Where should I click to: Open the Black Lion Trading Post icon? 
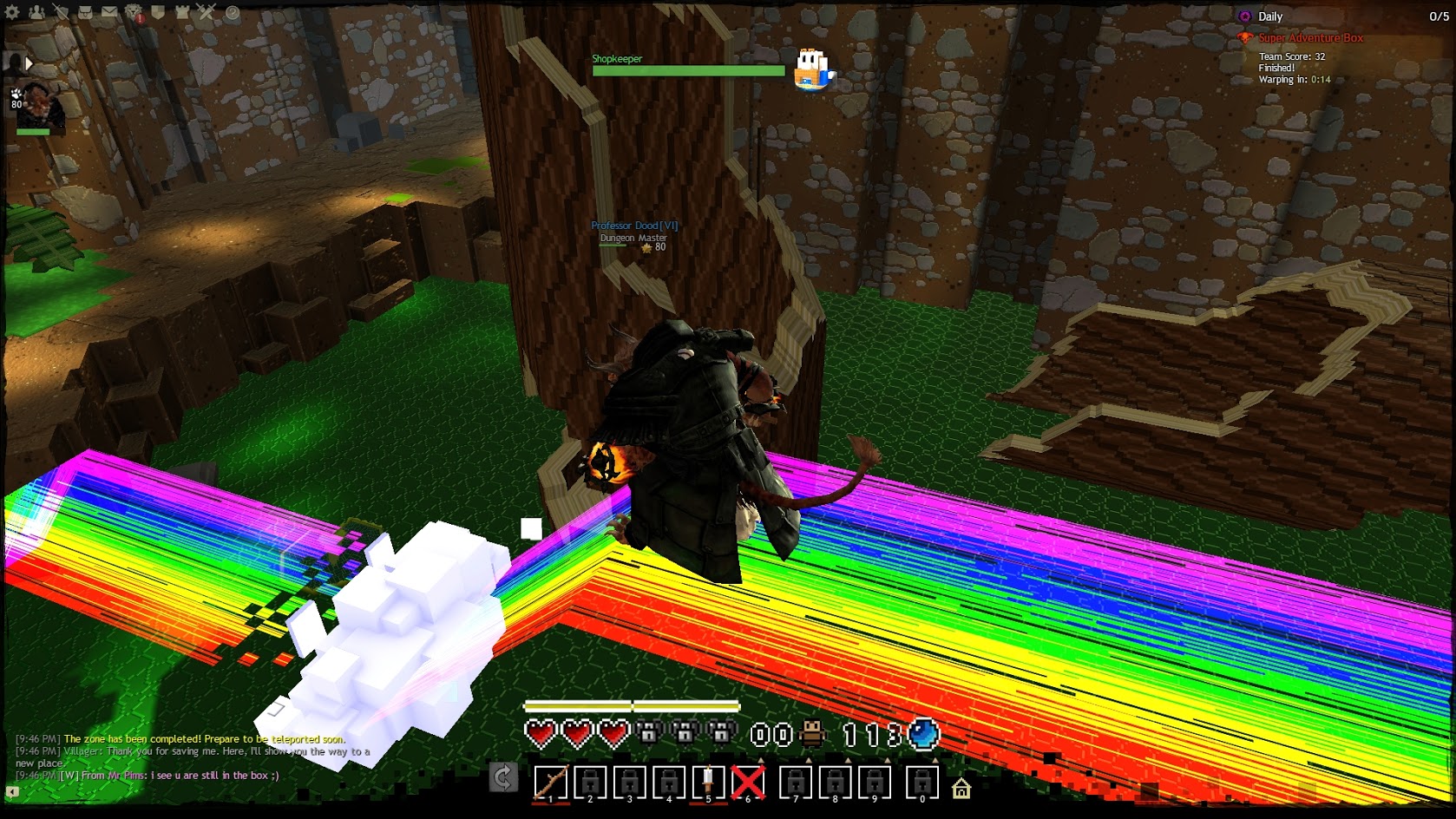134,13
